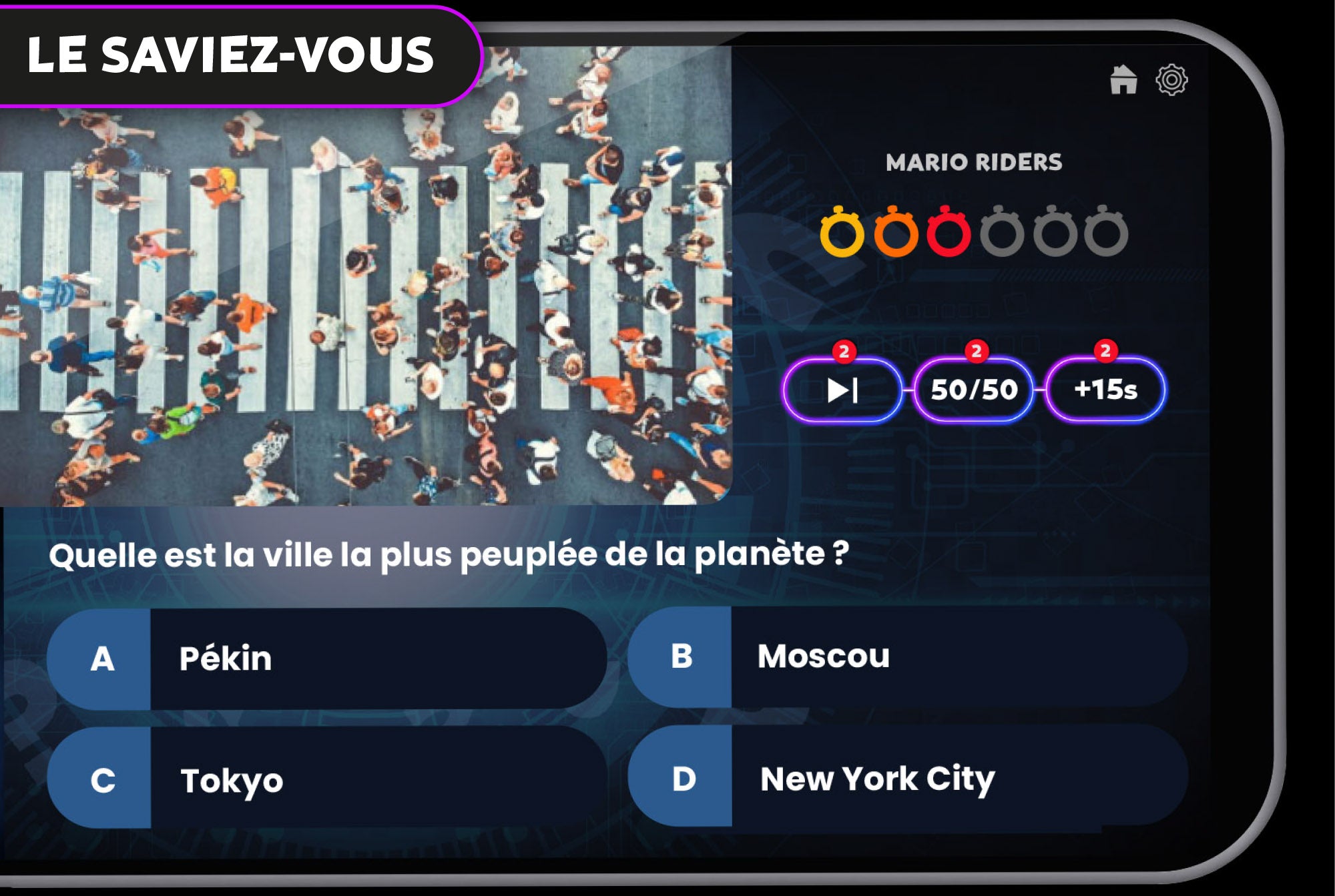Choose answer A, Pékin
The height and width of the screenshot is (896, 1335).
click(x=326, y=658)
